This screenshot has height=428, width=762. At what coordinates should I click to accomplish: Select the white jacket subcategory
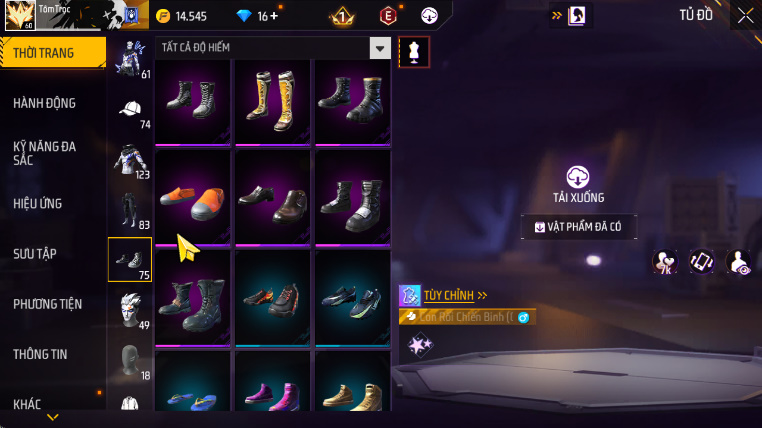[x=130, y=160]
